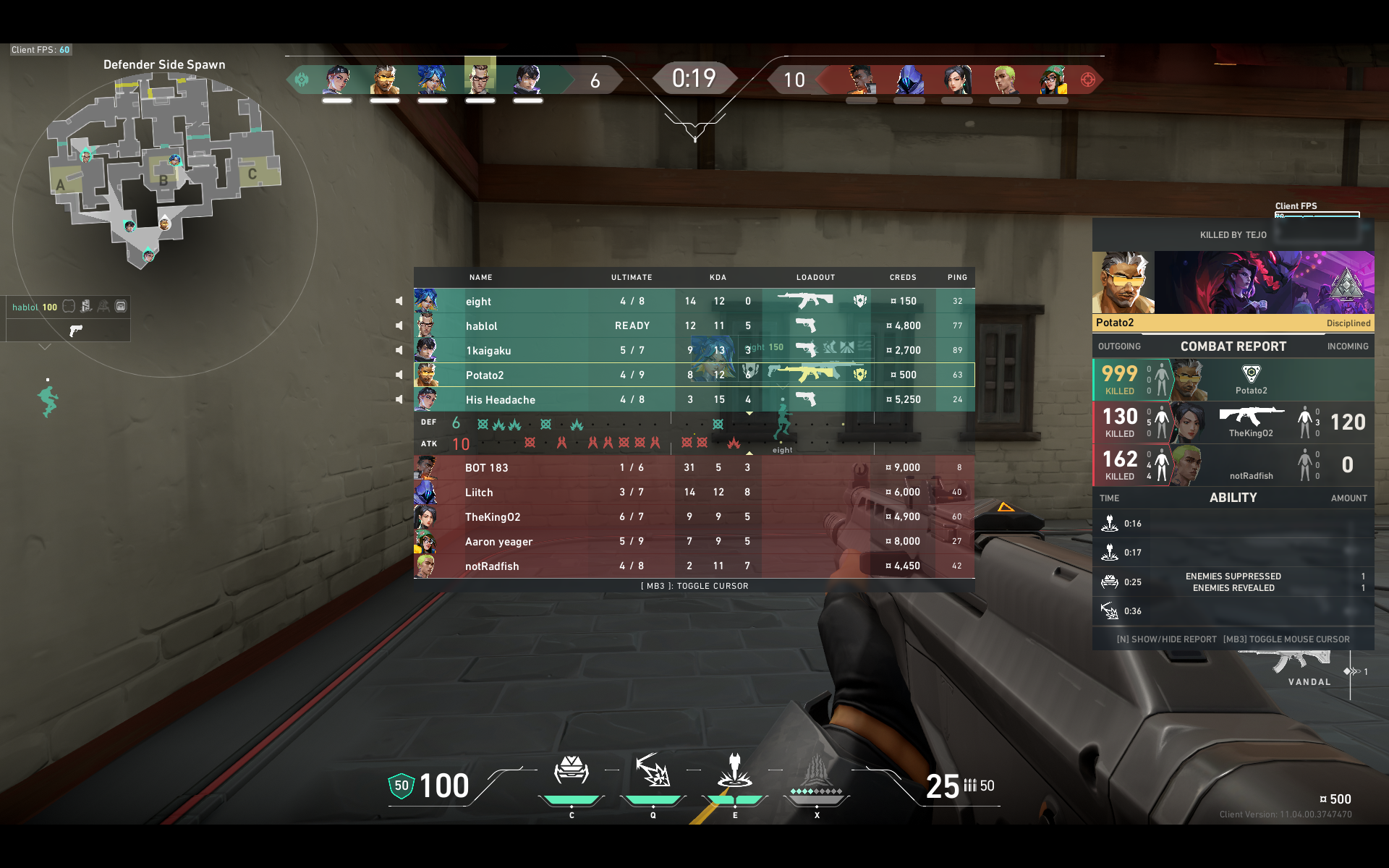The image size is (1389, 868).
Task: Toggle voice mute for hablol
Action: point(399,325)
